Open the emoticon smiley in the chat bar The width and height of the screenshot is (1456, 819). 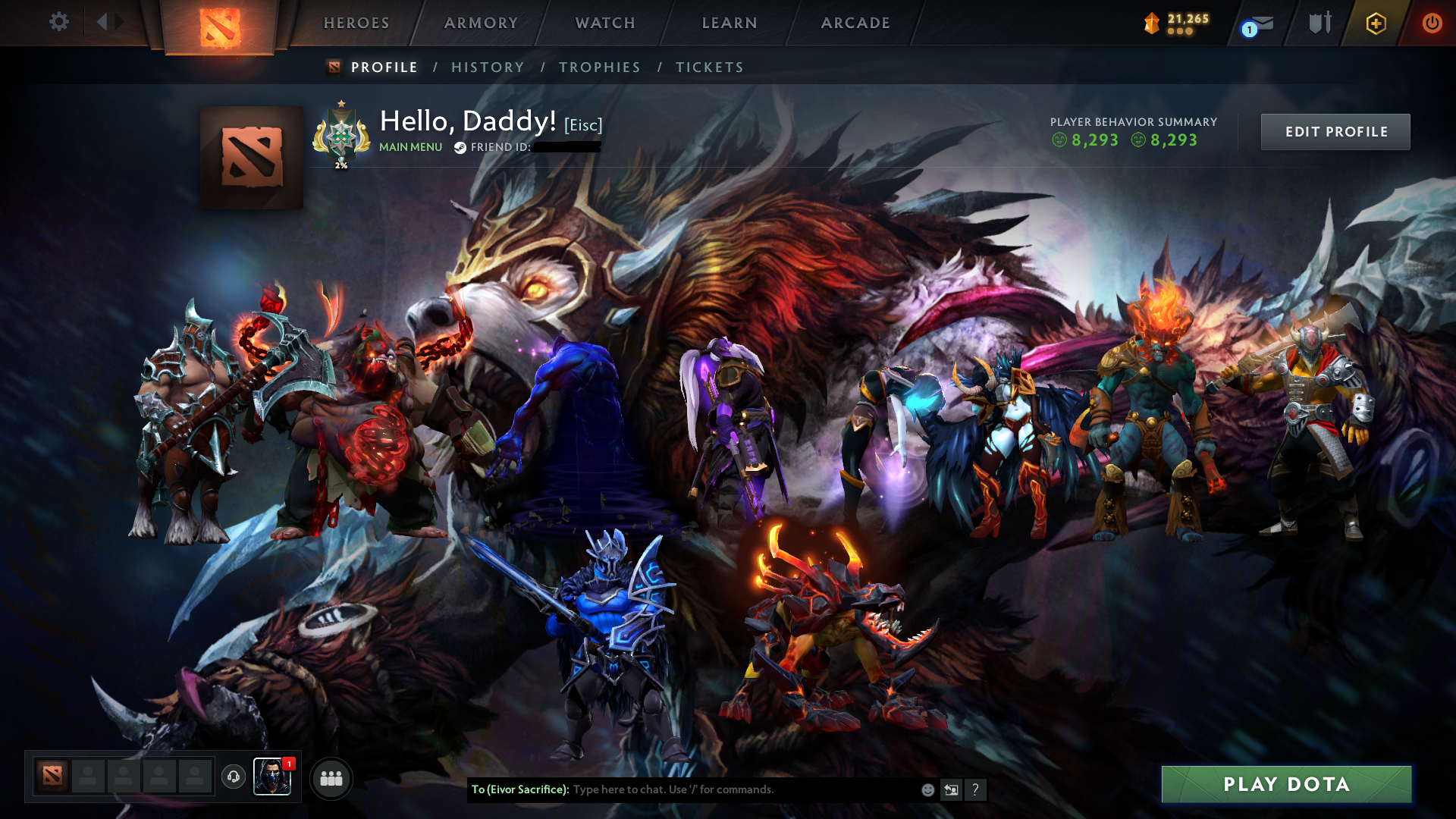[x=927, y=789]
